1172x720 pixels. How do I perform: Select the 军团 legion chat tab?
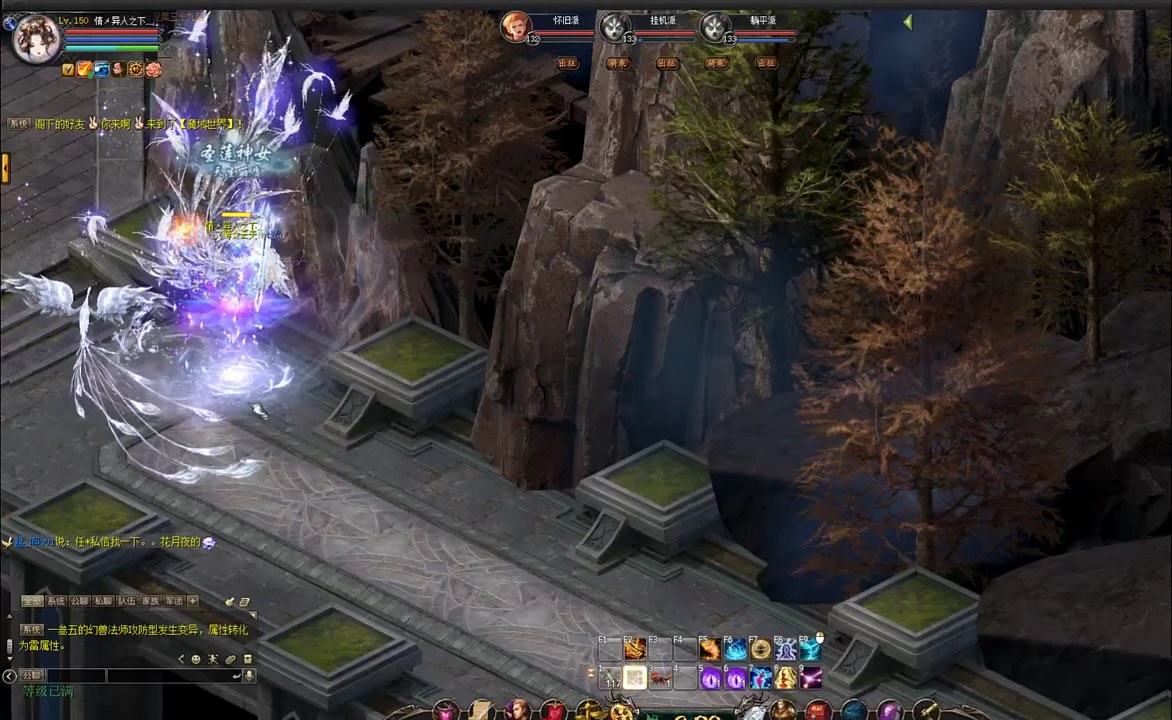coord(174,601)
